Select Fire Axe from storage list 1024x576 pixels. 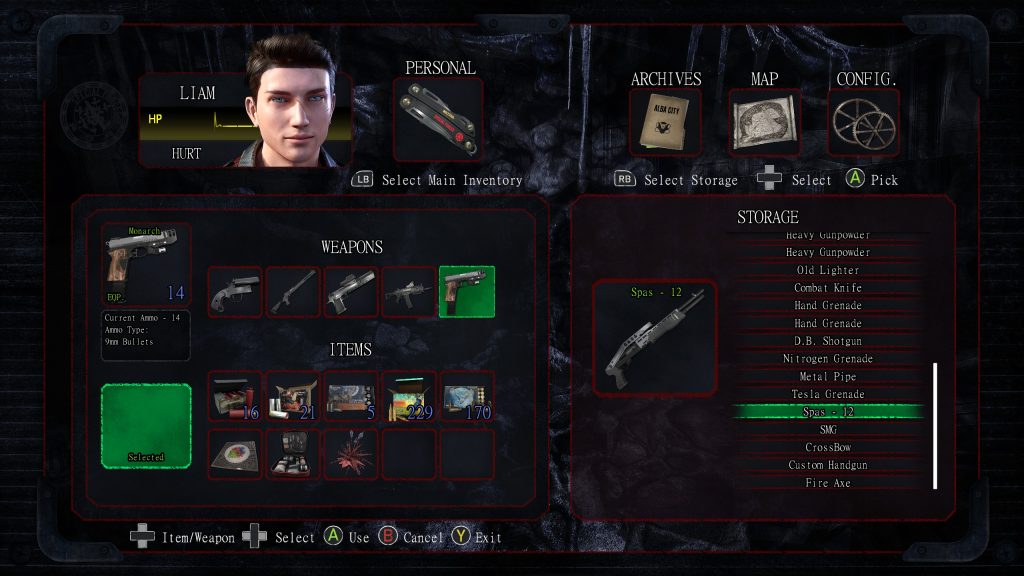(827, 483)
